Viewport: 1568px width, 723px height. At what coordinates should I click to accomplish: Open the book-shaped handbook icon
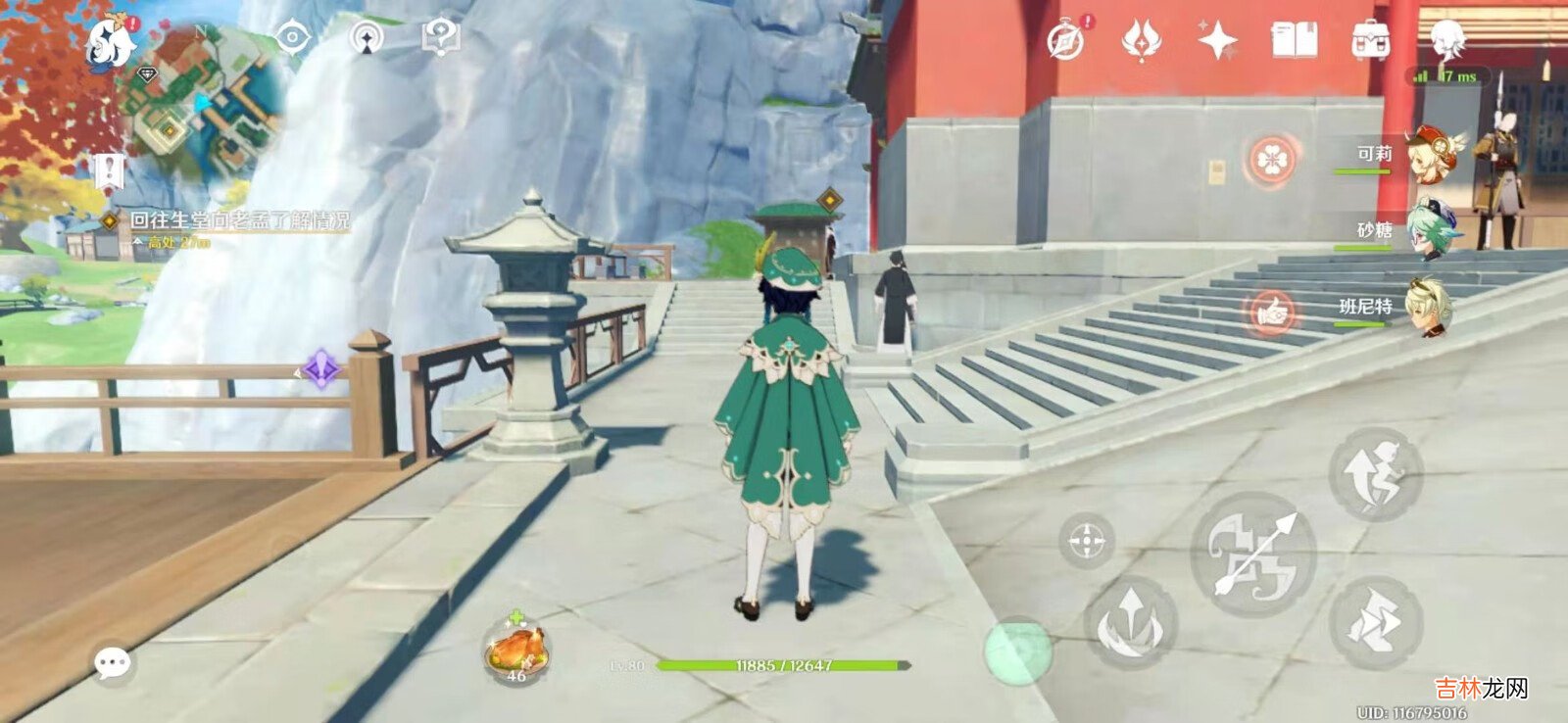coord(1294,41)
